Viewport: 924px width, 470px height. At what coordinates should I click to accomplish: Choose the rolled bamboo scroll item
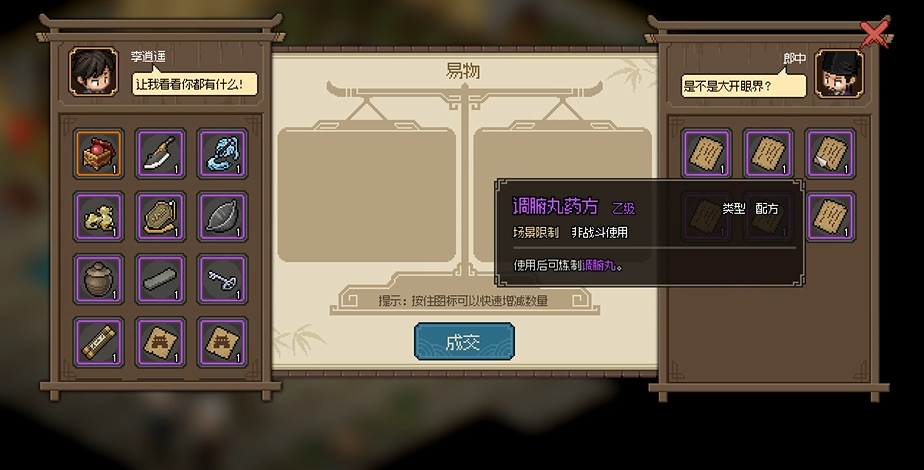click(99, 342)
